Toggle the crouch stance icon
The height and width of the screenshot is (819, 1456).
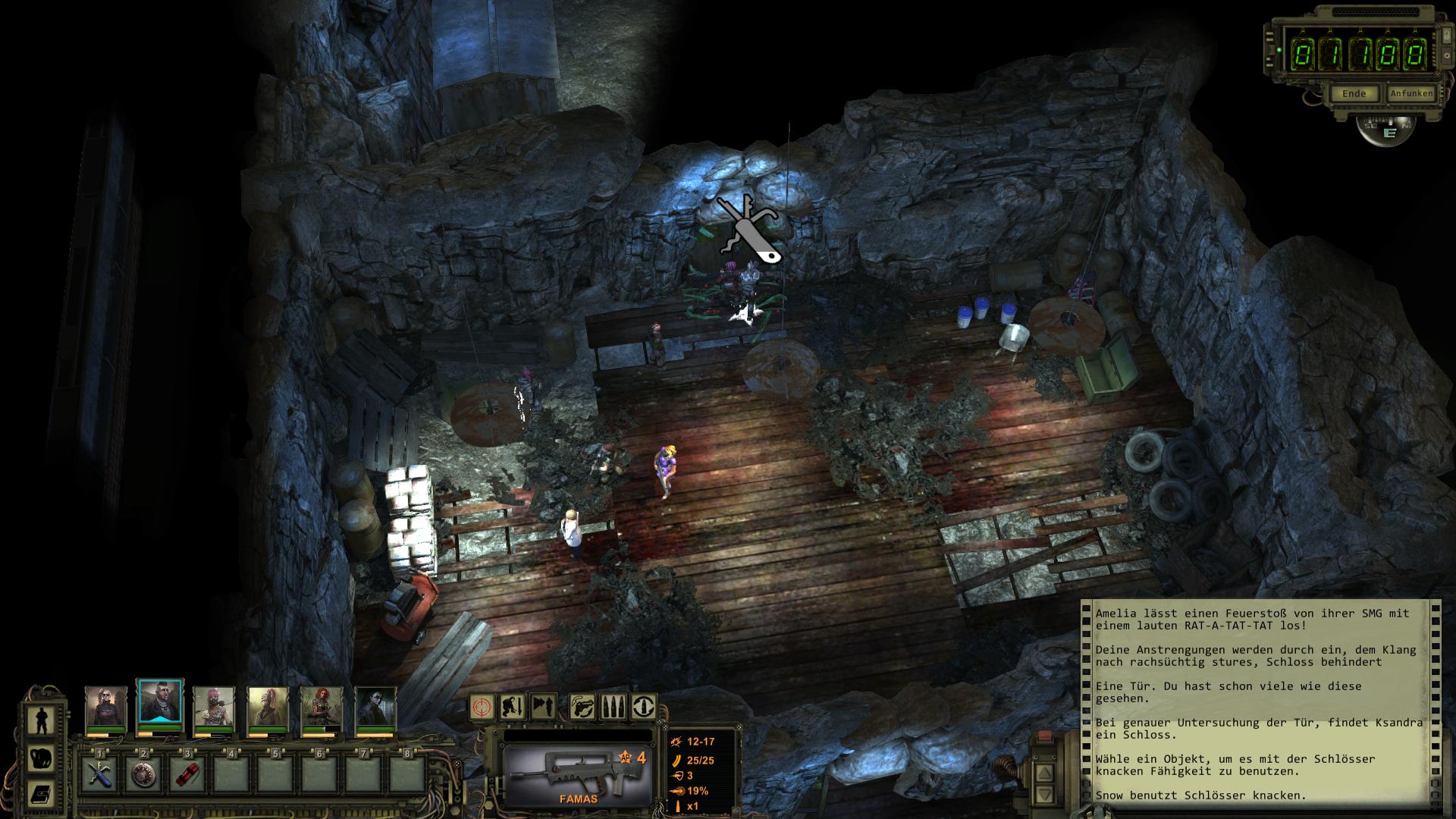[x=513, y=707]
